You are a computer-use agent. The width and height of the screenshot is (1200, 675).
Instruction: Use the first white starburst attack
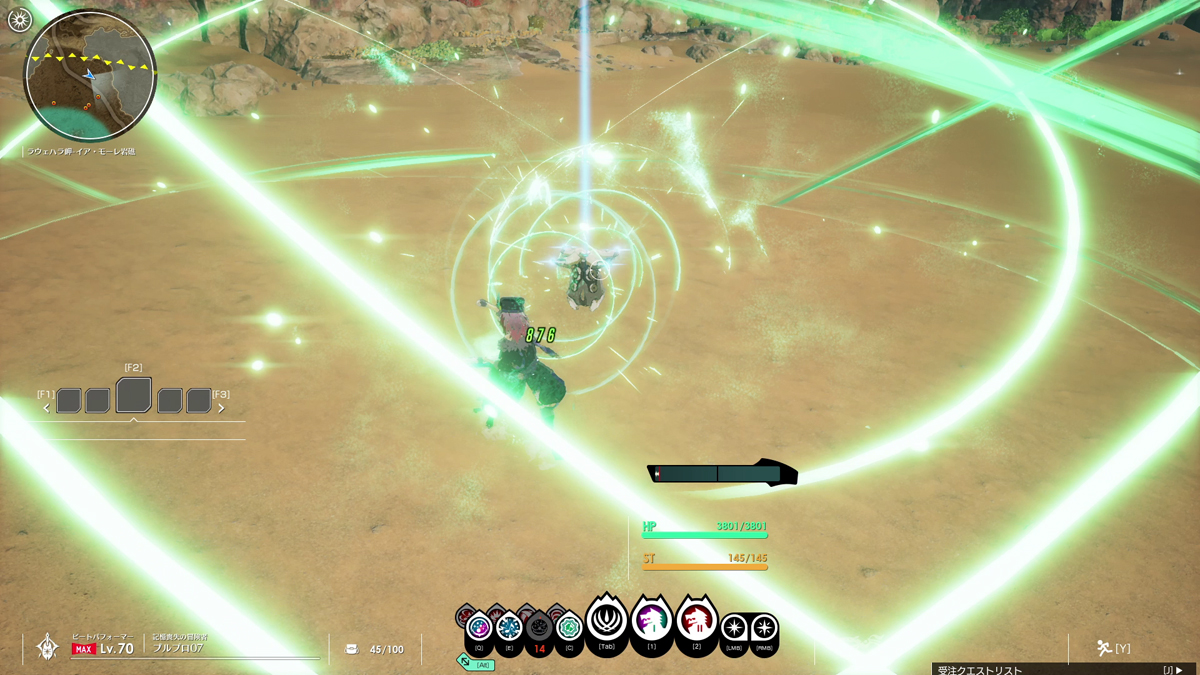click(734, 628)
